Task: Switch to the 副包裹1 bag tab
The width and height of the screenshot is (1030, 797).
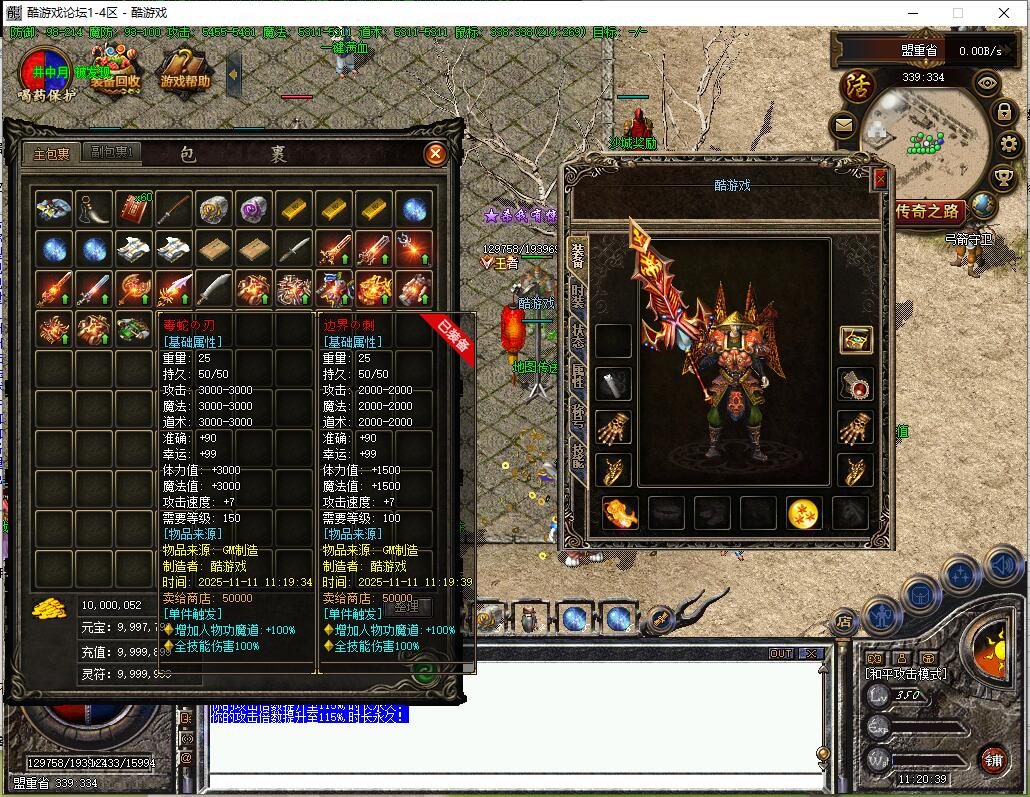Action: coord(113,152)
